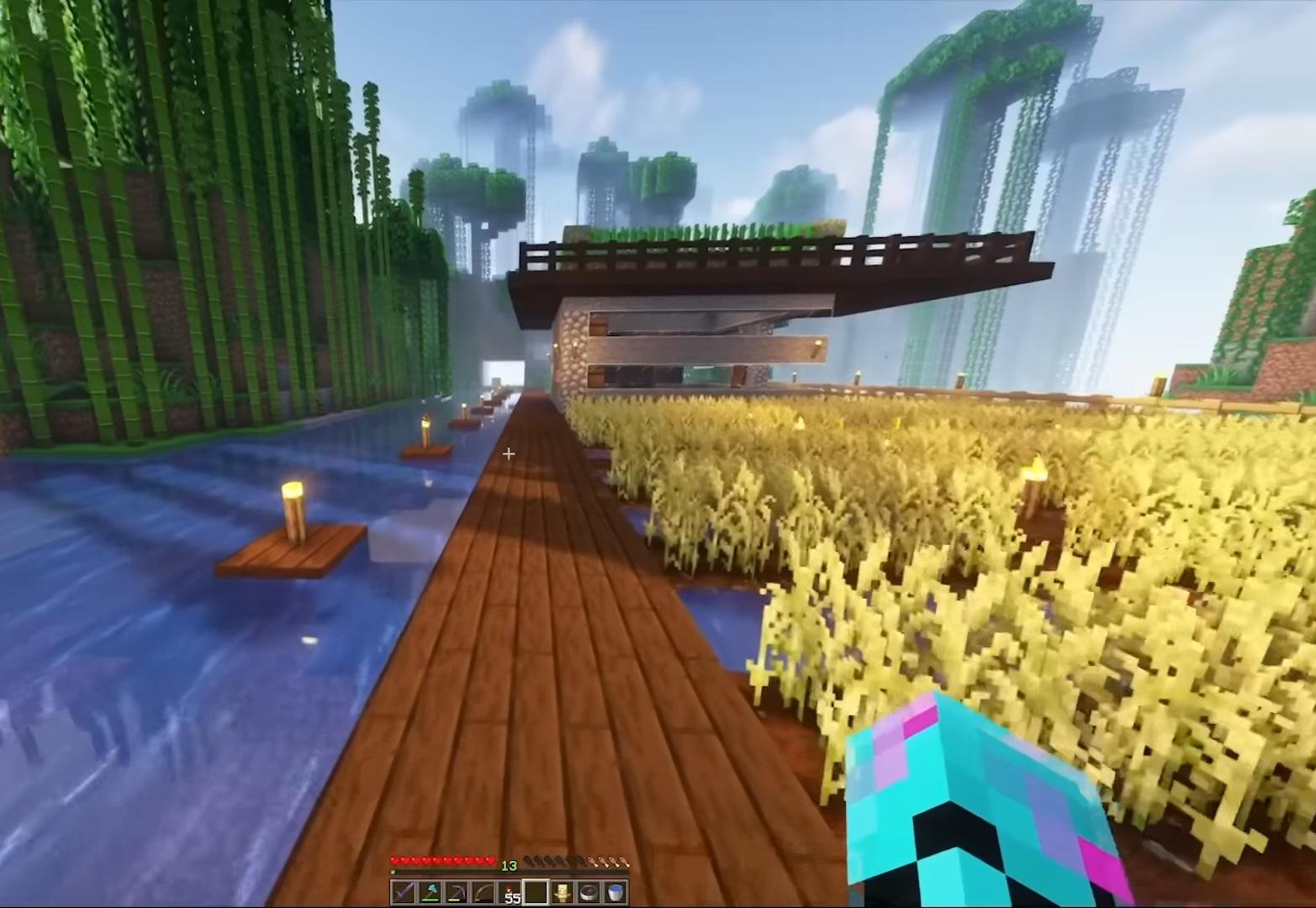1316x908 pixels.
Task: Click the crosshair at screen center
Action: 508,454
